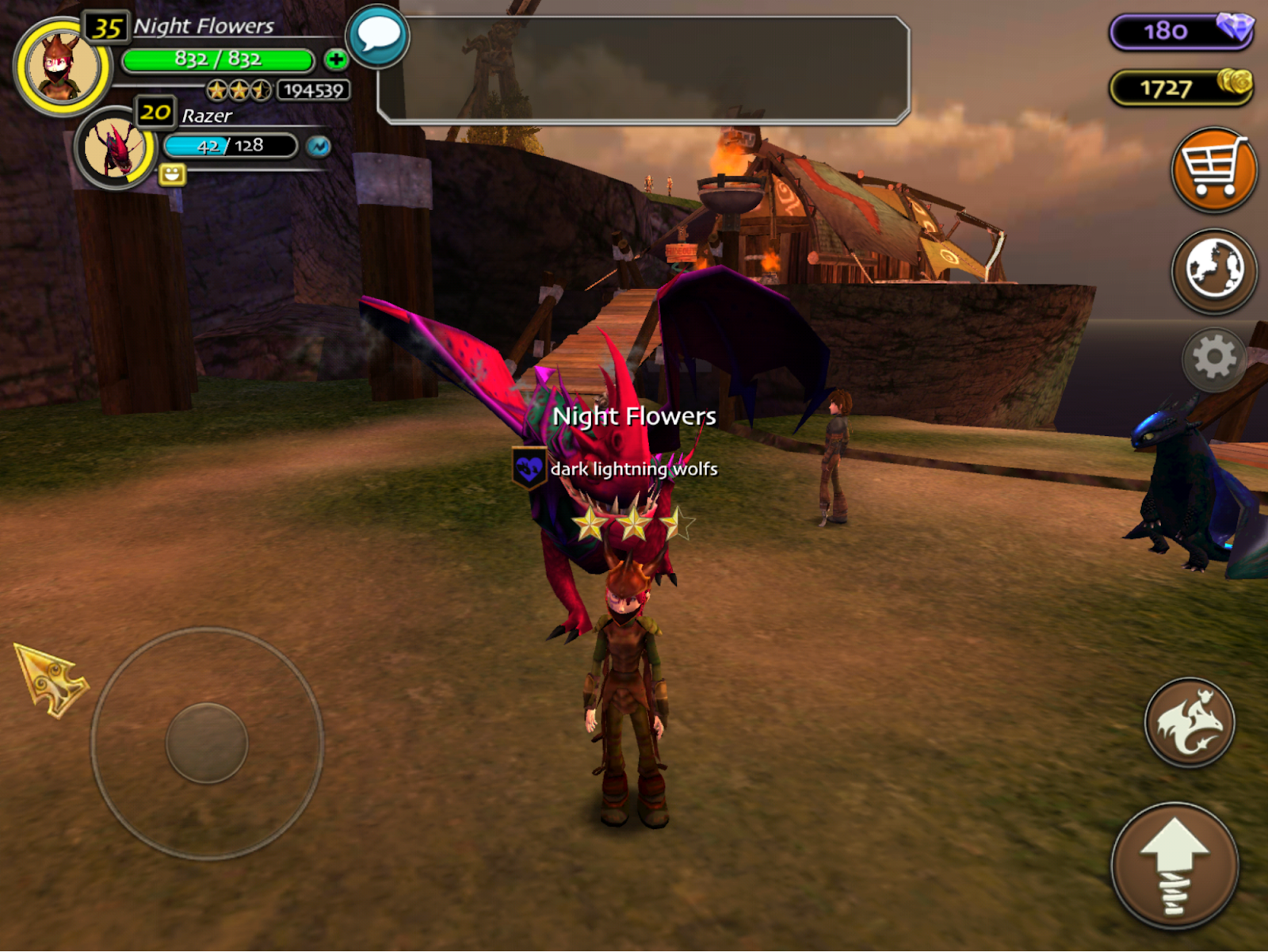
Task: Open the world map globe
Action: (1213, 270)
